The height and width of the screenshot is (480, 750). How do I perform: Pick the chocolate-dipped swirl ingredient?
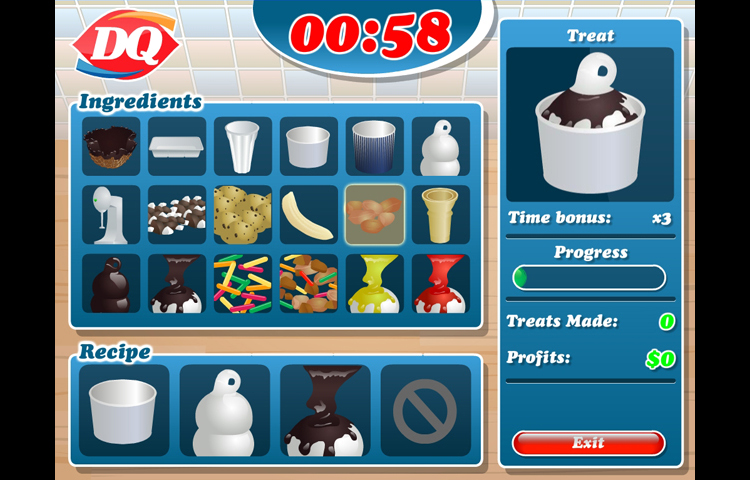tap(111, 284)
